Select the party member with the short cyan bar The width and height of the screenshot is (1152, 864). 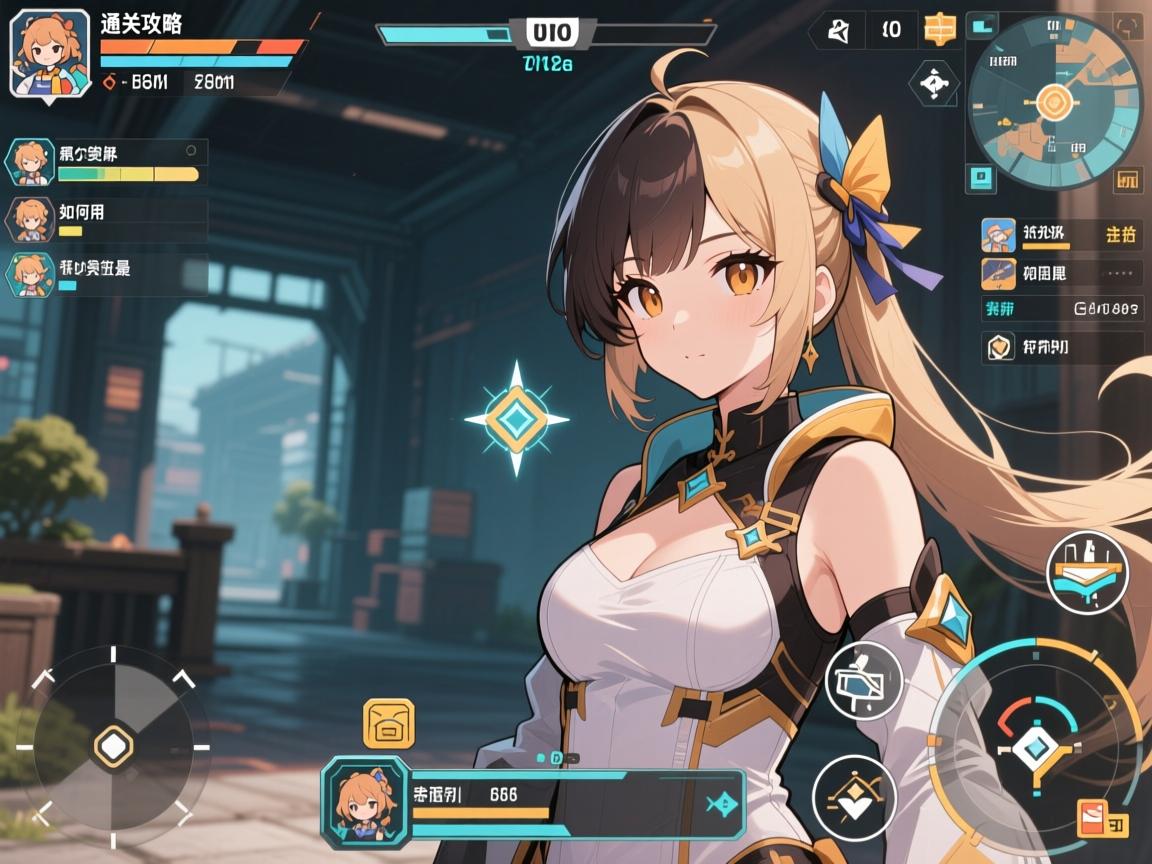[105, 273]
